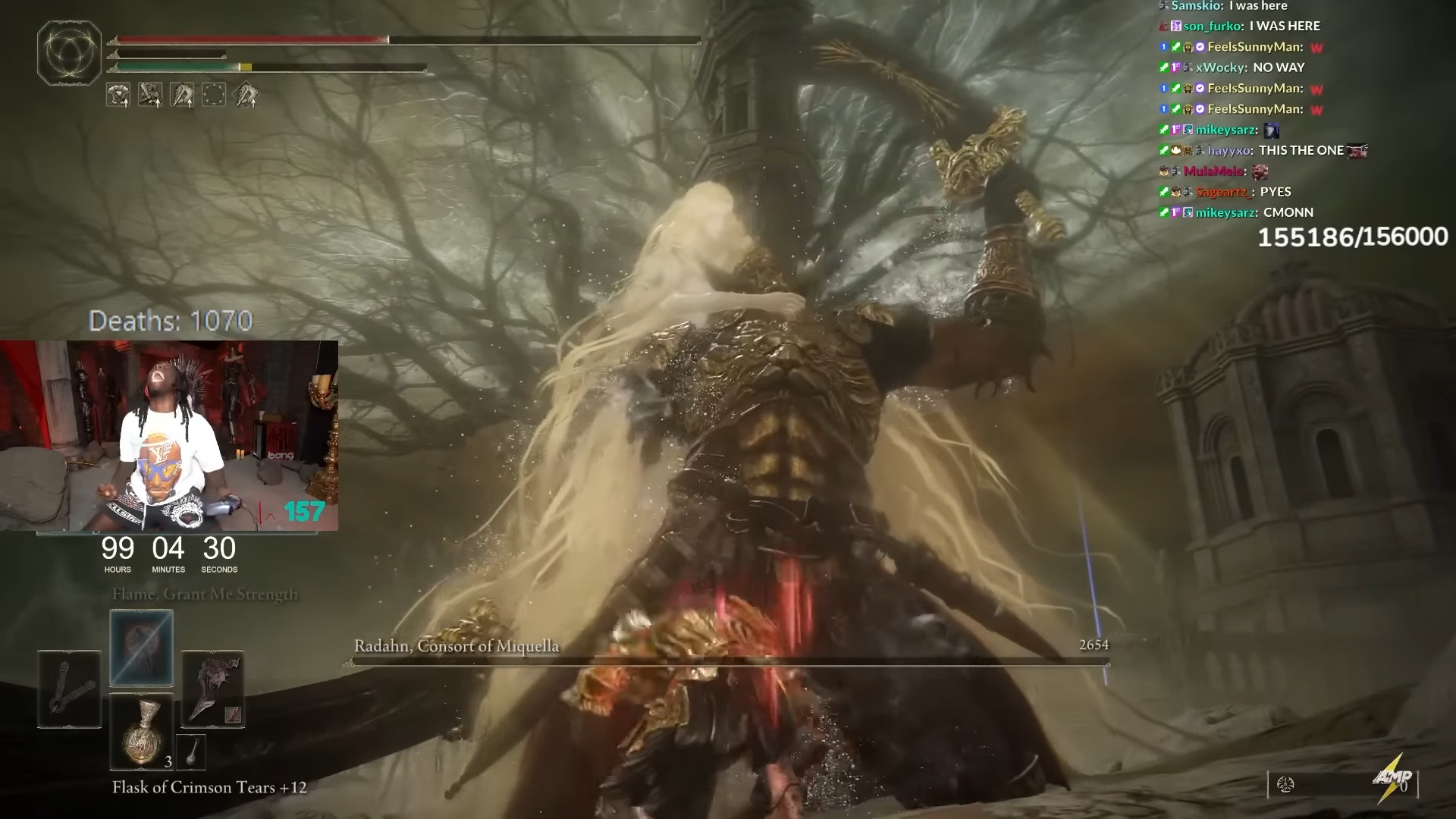Click the diamond-framed axe buff icon
The image size is (1456, 819).
pos(246,95)
